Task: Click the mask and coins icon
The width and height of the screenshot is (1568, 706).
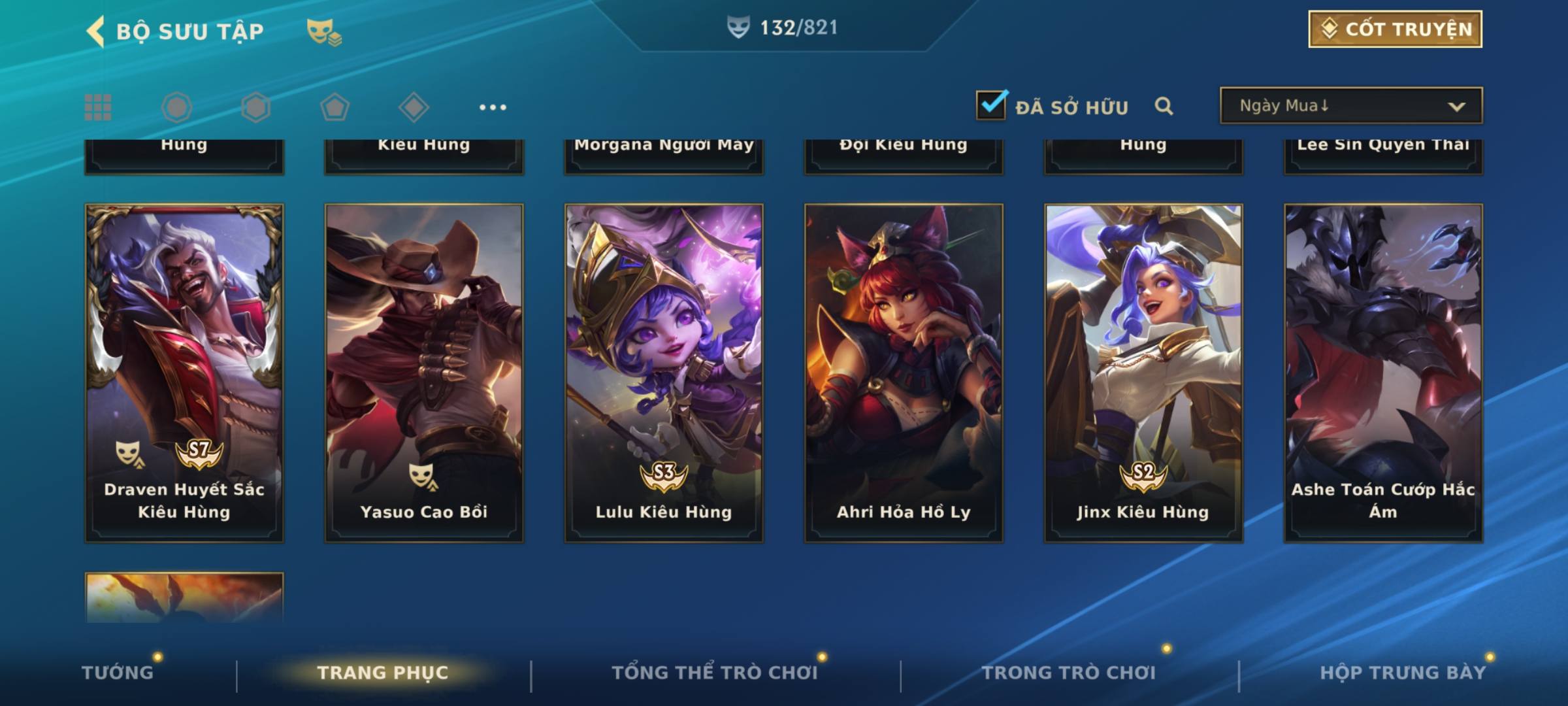Action: pyautogui.click(x=324, y=31)
